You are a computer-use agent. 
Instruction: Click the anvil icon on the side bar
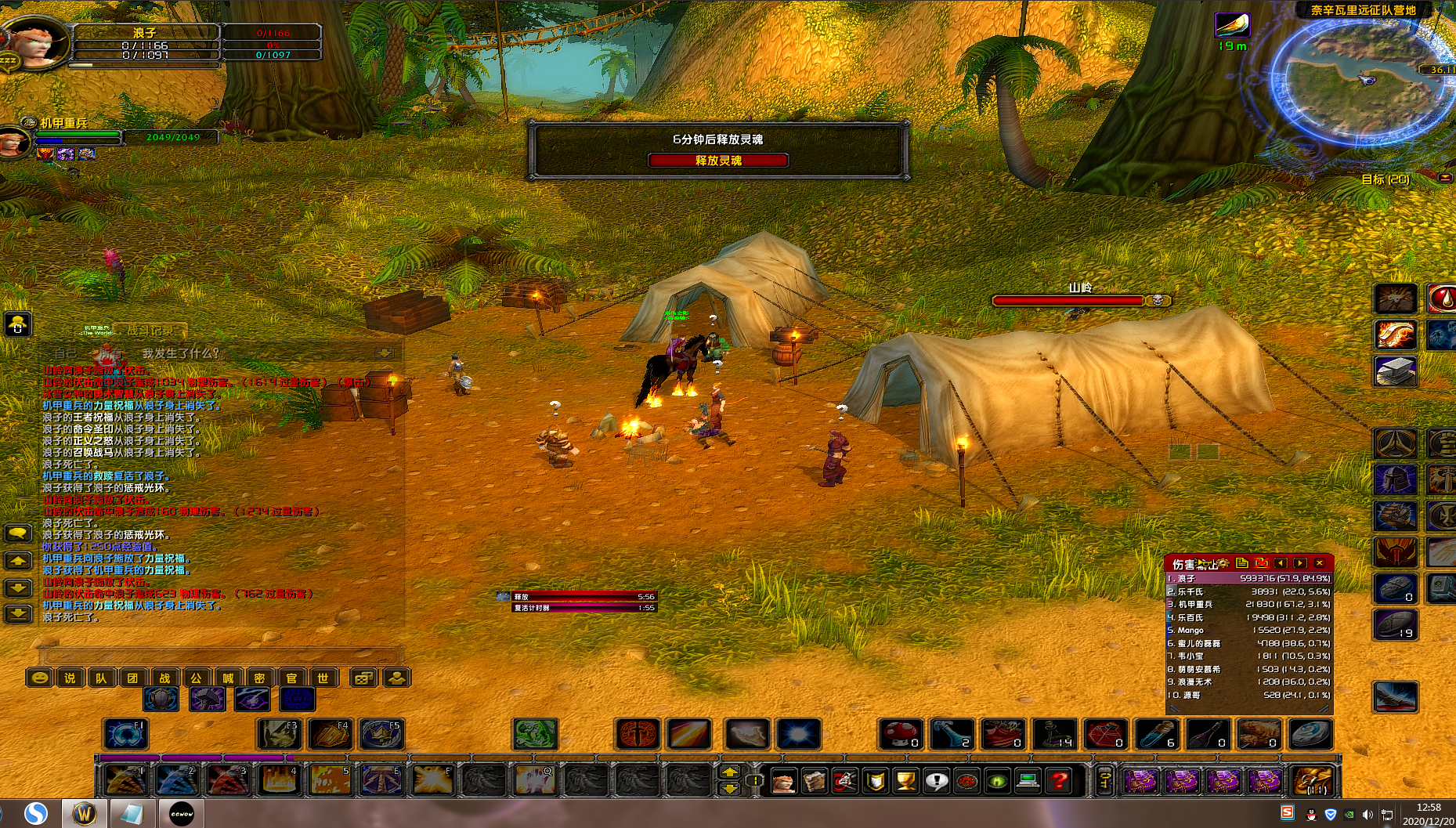pyautogui.click(x=1395, y=371)
